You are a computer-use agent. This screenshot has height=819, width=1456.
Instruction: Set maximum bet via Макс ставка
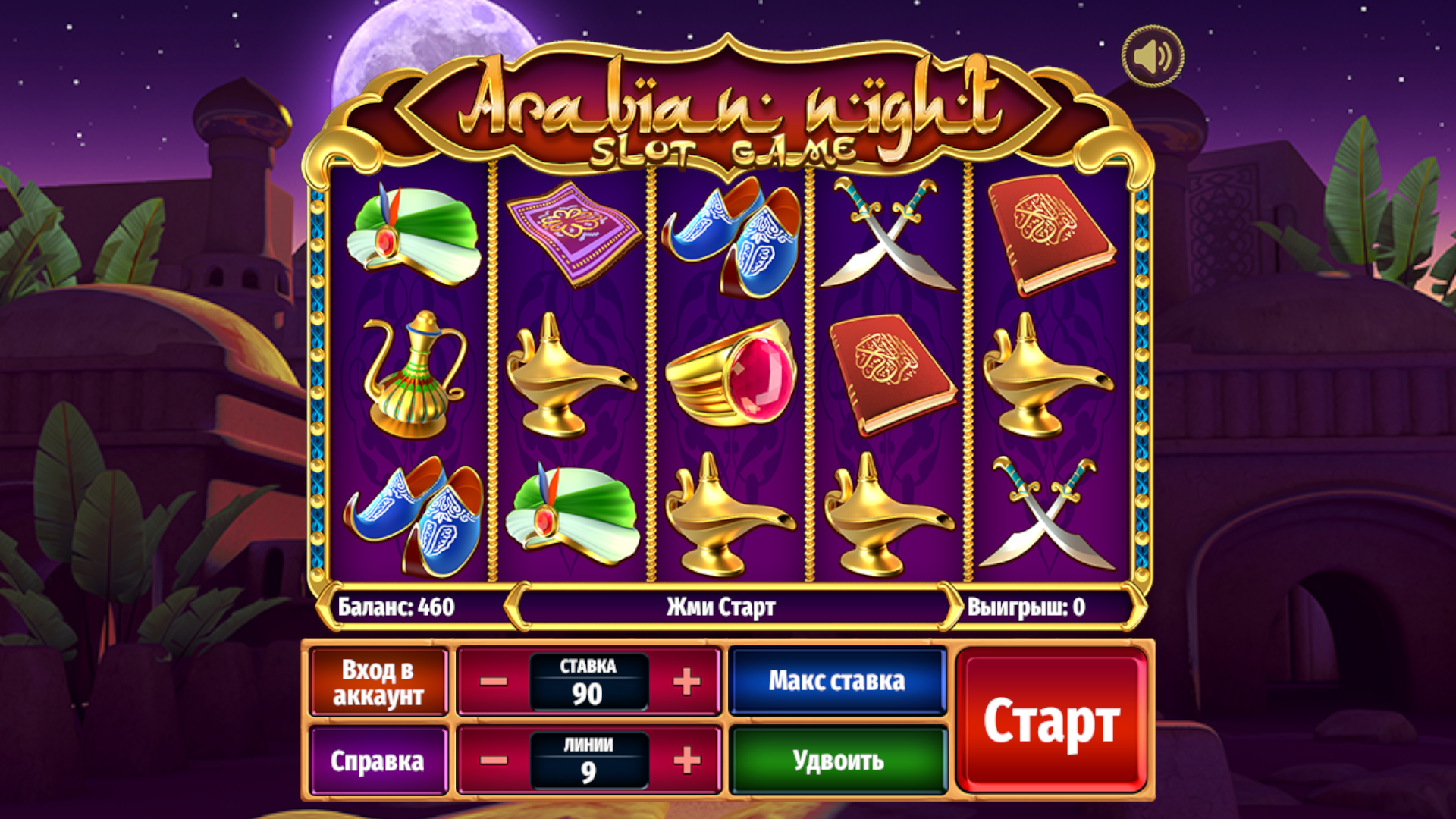coord(837,681)
